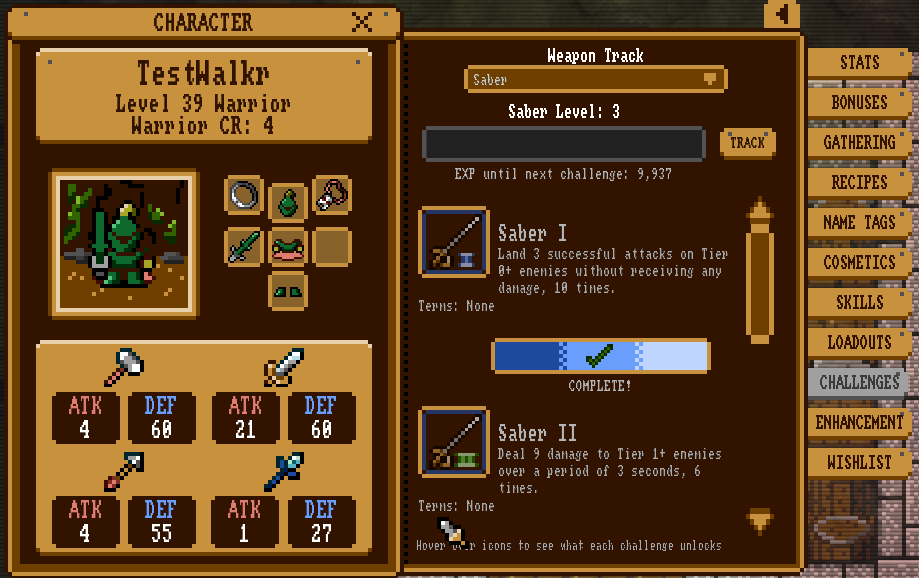The image size is (919, 578).
Task: Switch to the Loadouts tab
Action: (859, 342)
